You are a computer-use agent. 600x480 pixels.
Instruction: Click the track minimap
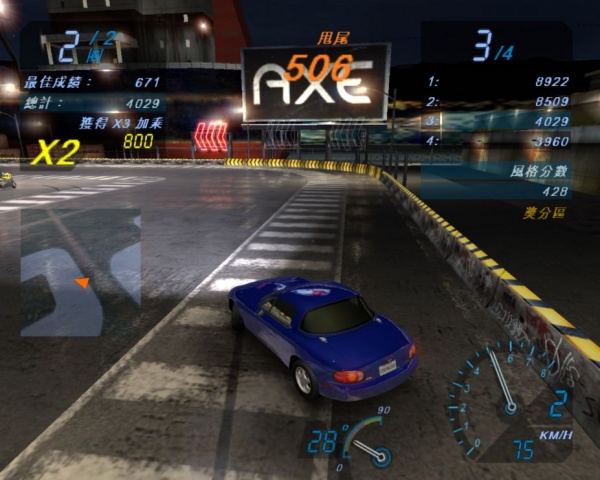point(80,271)
